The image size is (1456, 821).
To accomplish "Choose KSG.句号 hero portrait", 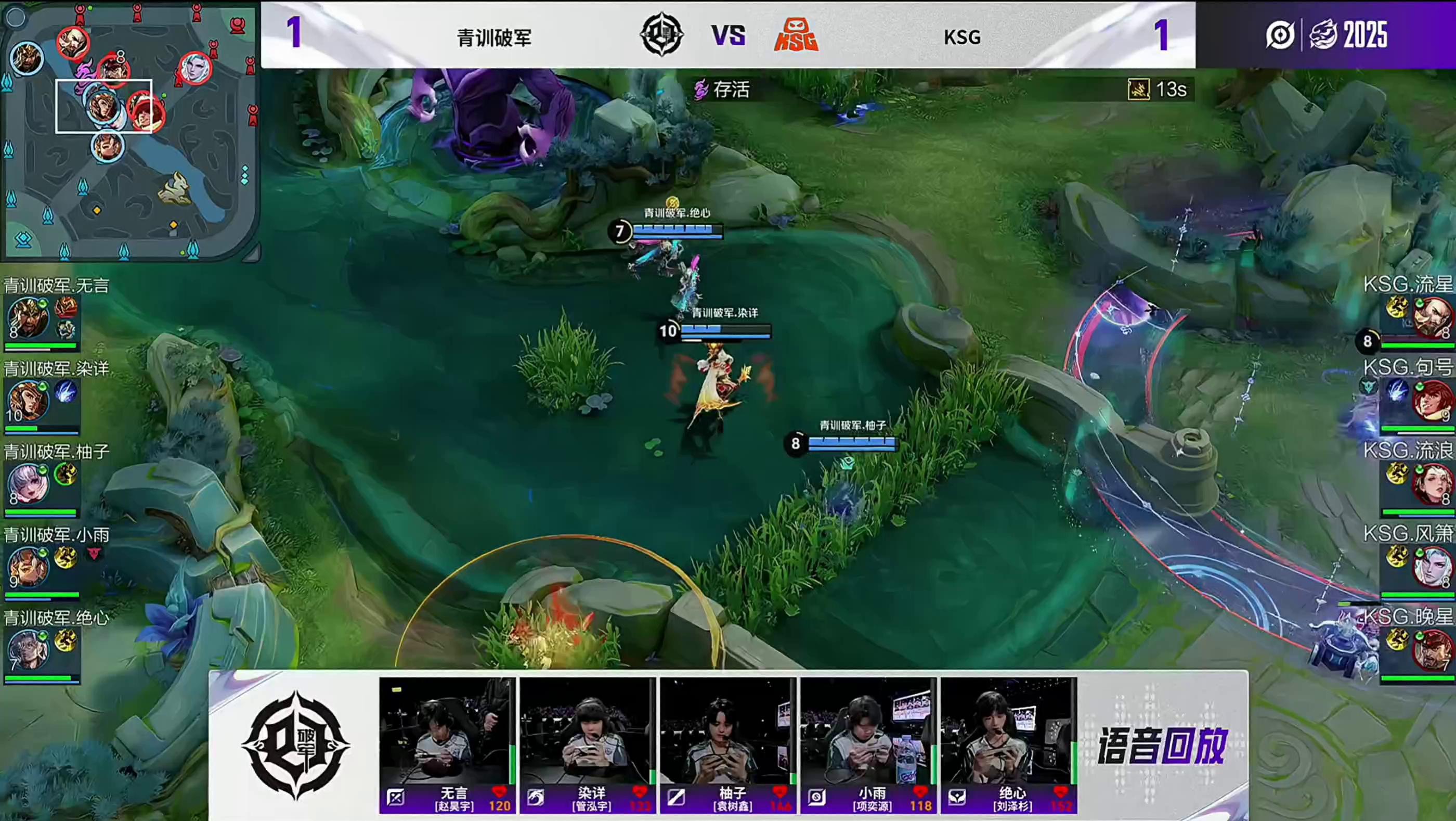I will coord(1431,400).
